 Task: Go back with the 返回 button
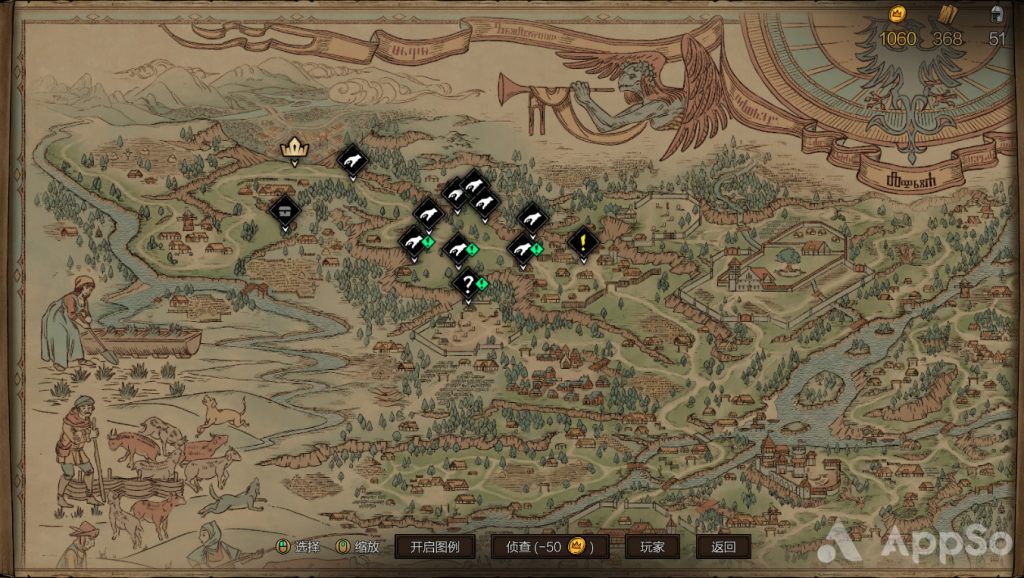tap(723, 547)
